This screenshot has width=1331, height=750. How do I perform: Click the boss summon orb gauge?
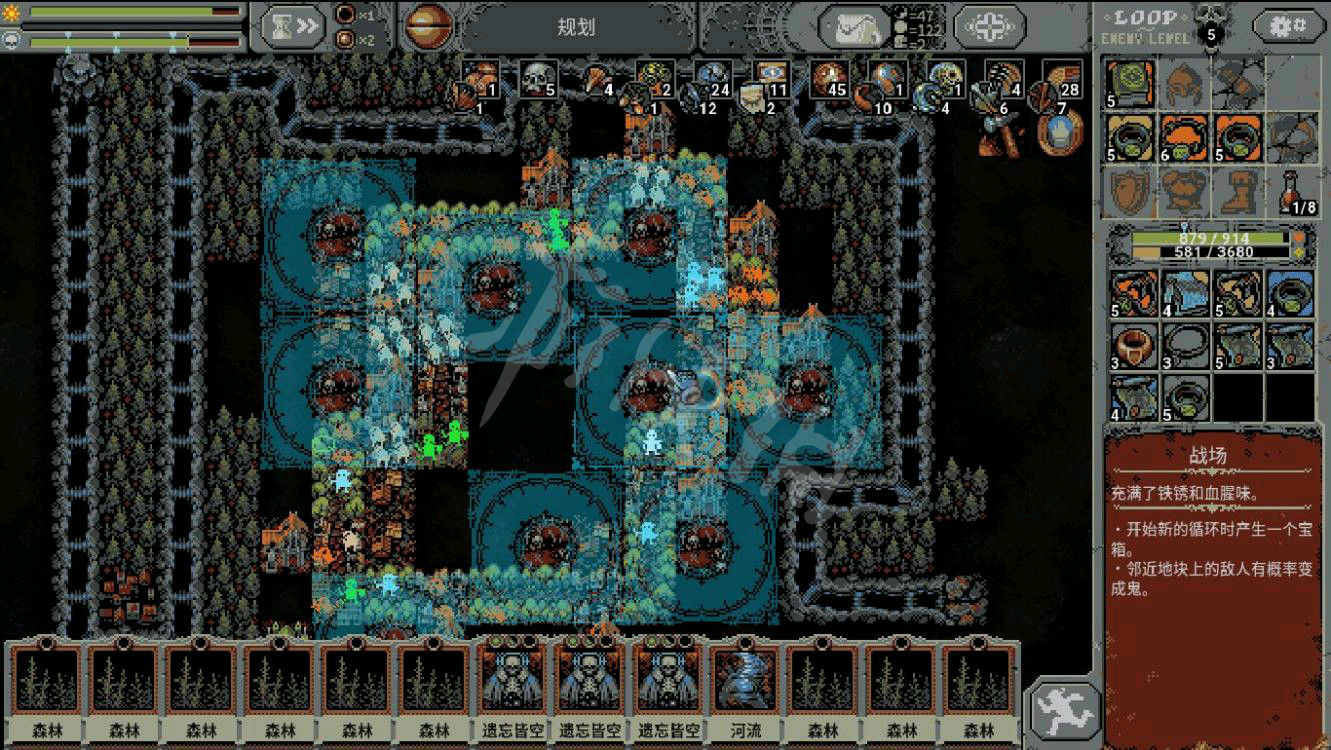(x=429, y=27)
